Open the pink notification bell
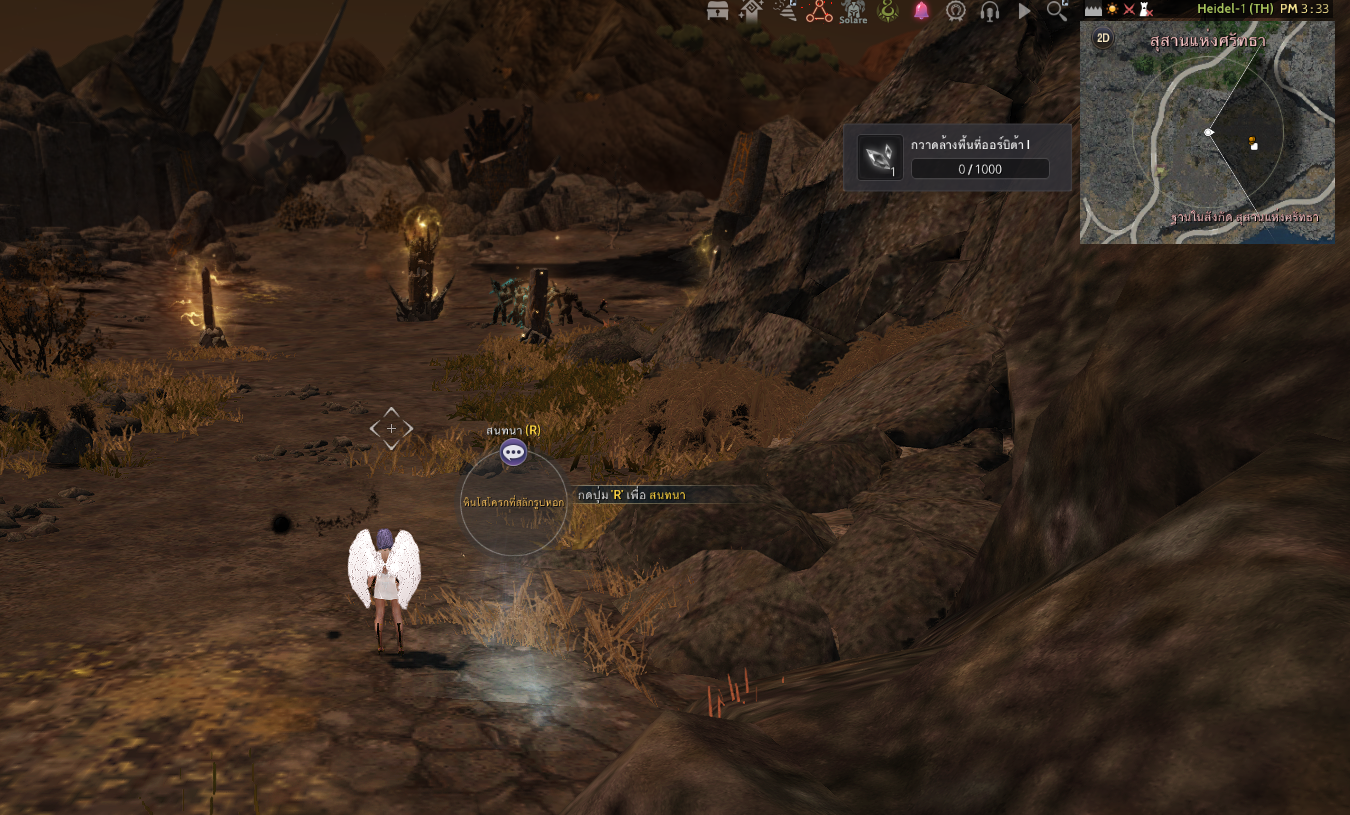 pos(921,11)
